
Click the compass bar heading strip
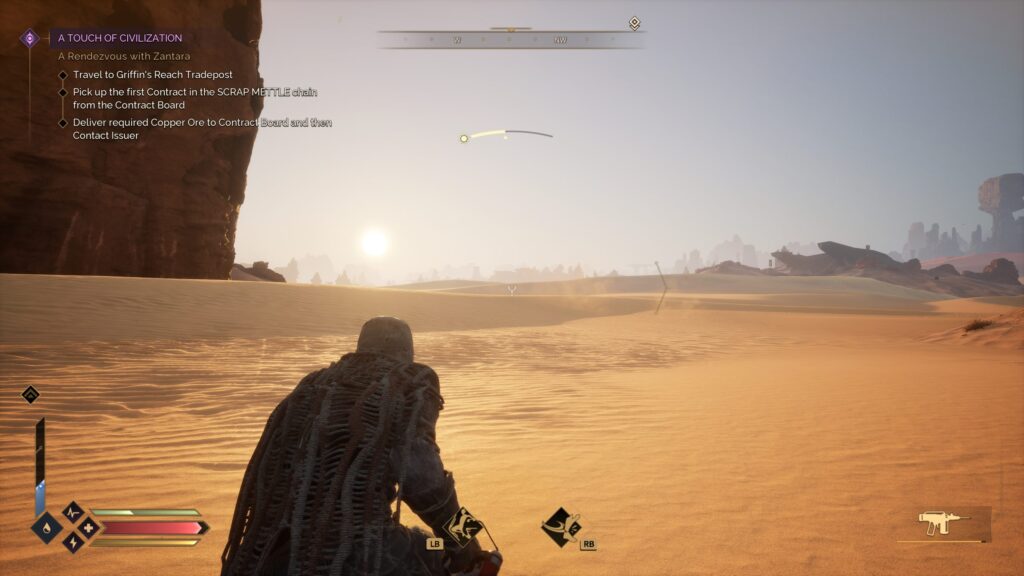coord(510,40)
